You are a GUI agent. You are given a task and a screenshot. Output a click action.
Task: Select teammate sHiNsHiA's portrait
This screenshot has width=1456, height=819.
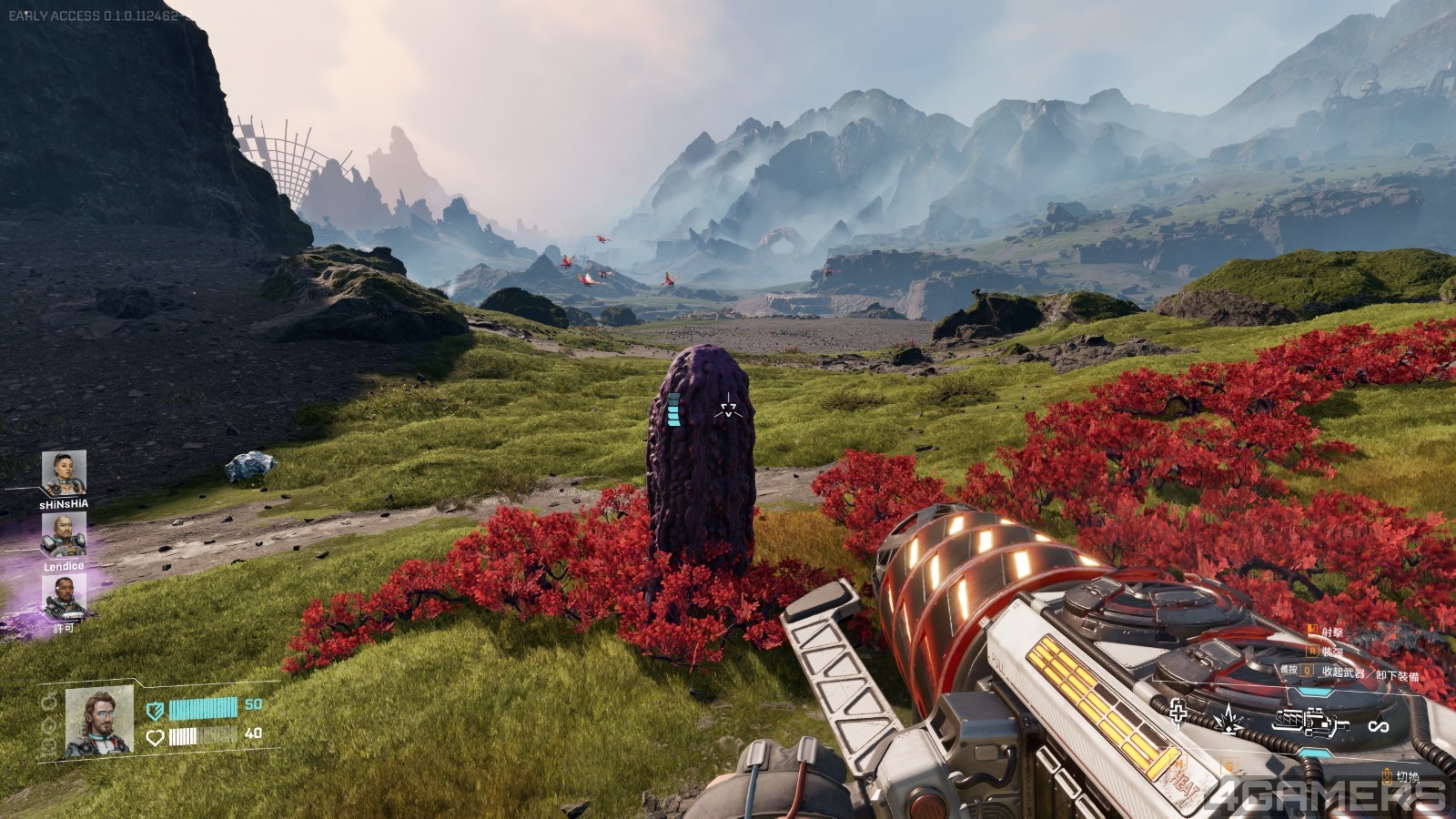click(64, 473)
